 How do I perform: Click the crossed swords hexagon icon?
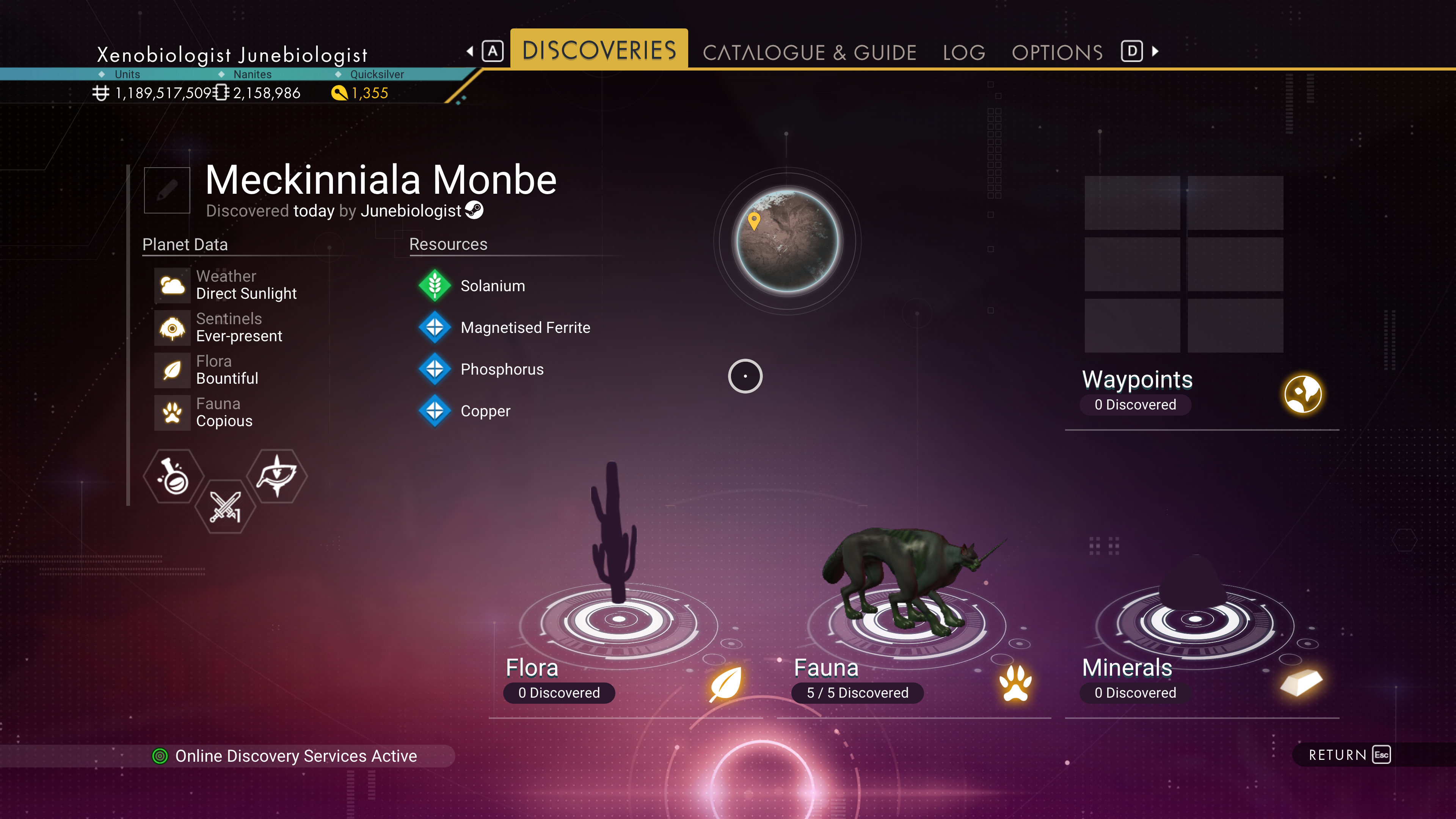[x=225, y=507]
